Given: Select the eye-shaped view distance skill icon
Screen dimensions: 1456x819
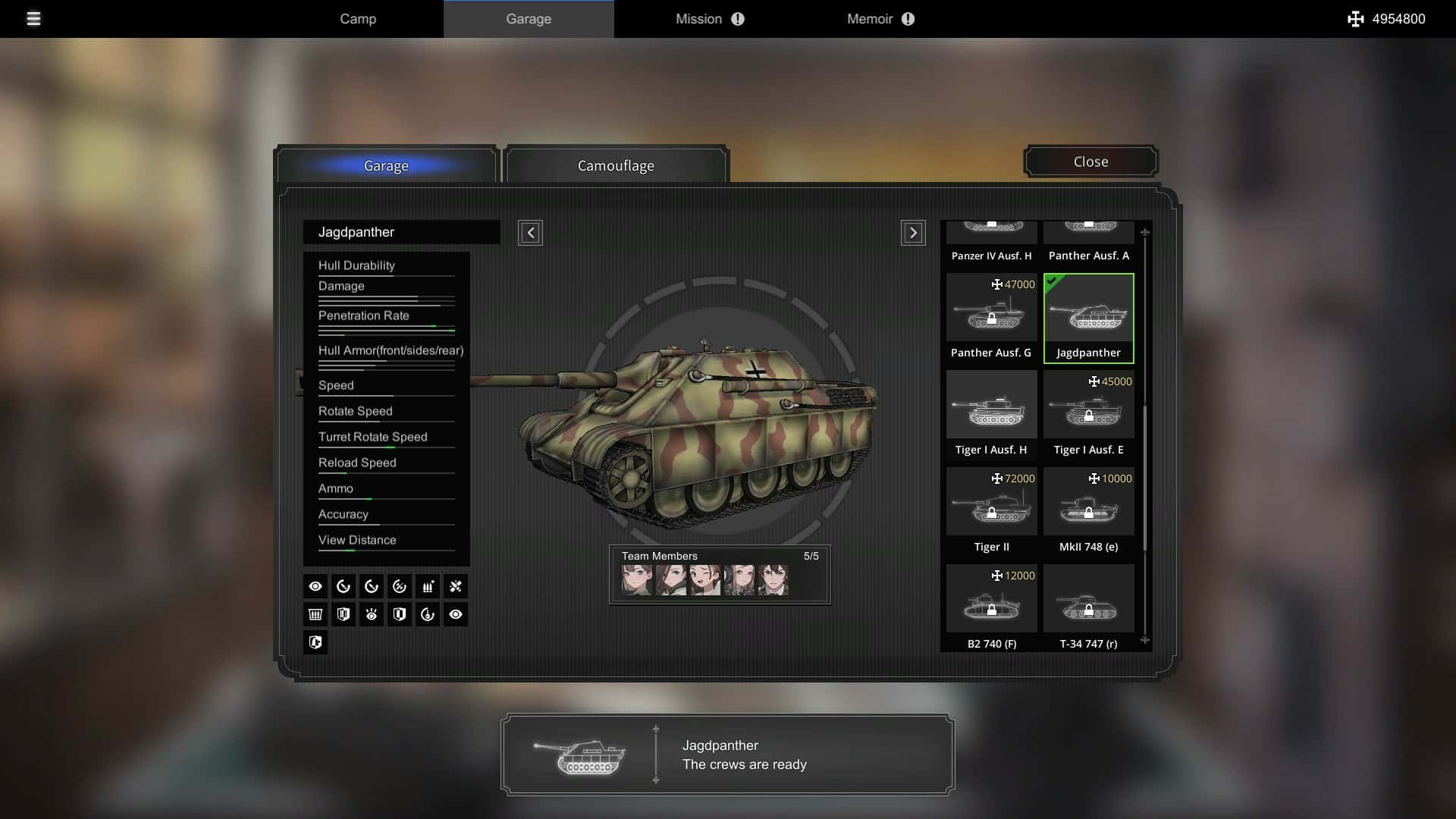Looking at the screenshot, I should tap(315, 585).
